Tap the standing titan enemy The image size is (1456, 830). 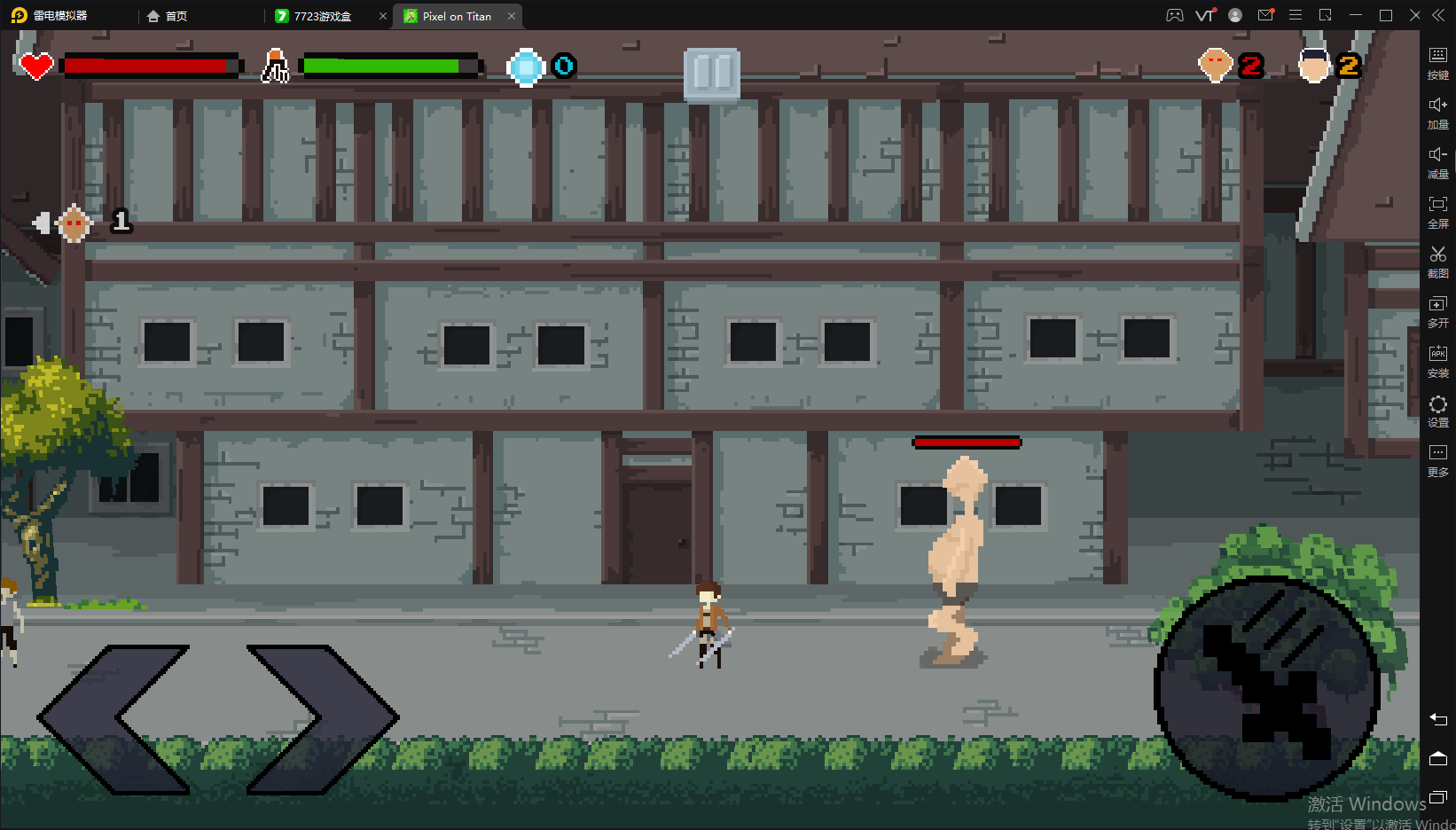[x=958, y=550]
